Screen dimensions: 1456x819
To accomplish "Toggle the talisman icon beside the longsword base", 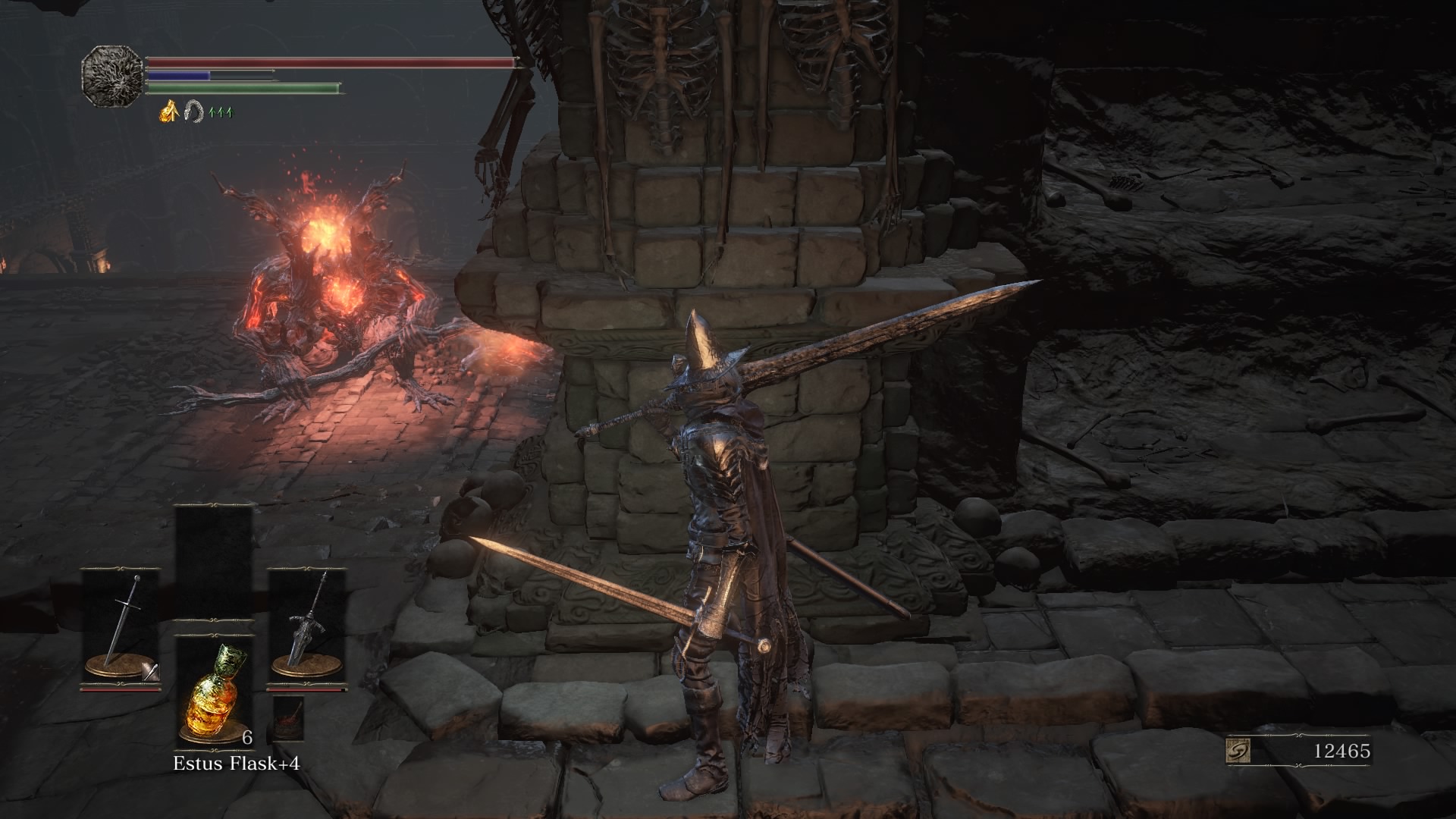I will click(150, 671).
